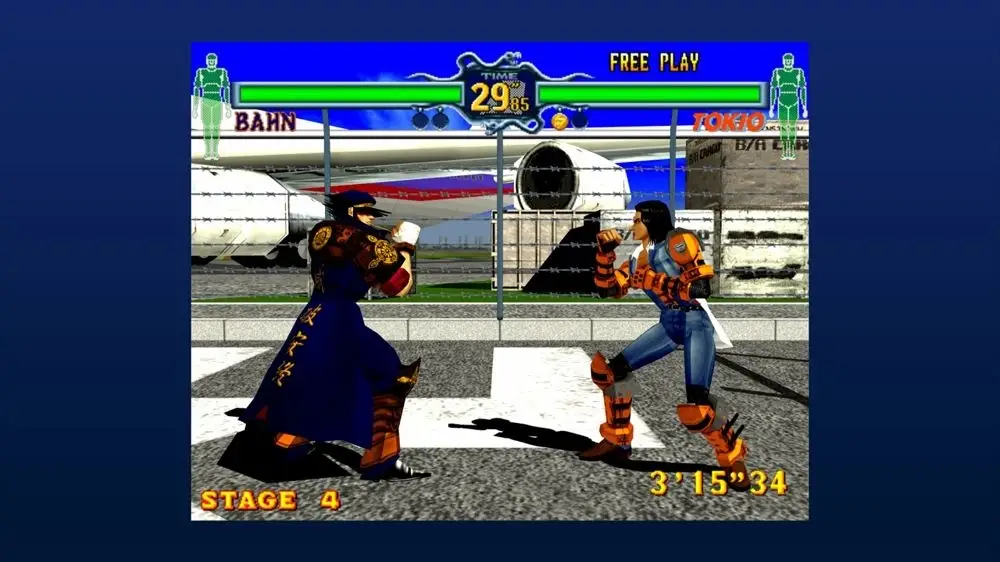Click Bahn's green armor status figure
Image resolution: width=1000 pixels, height=562 pixels.
[211, 105]
